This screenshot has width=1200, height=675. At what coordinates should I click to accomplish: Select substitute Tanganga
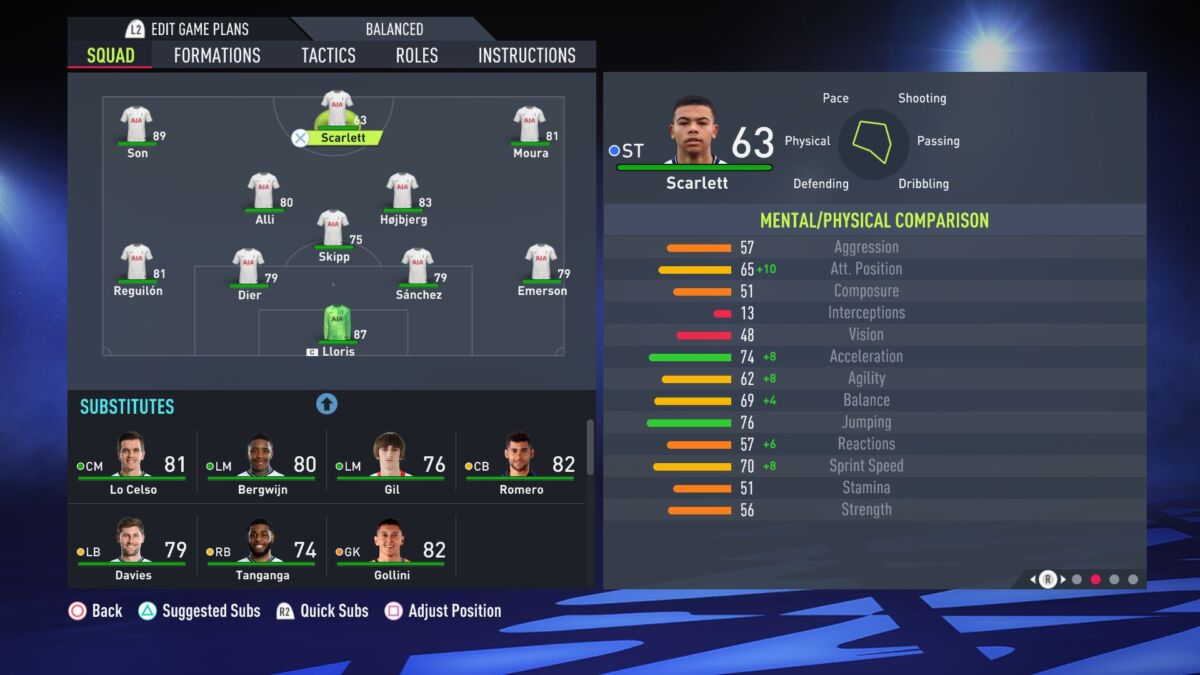pyautogui.click(x=262, y=549)
